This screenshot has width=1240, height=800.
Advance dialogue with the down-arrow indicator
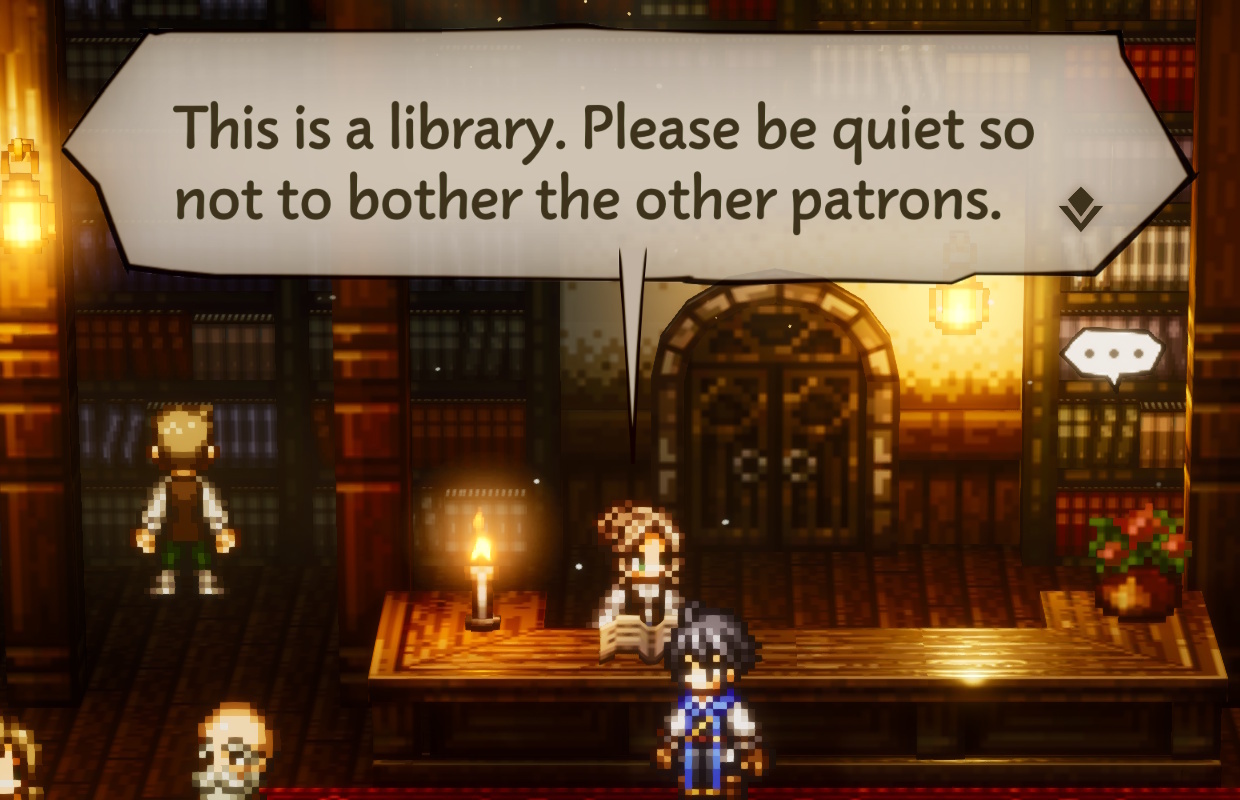(1080, 210)
